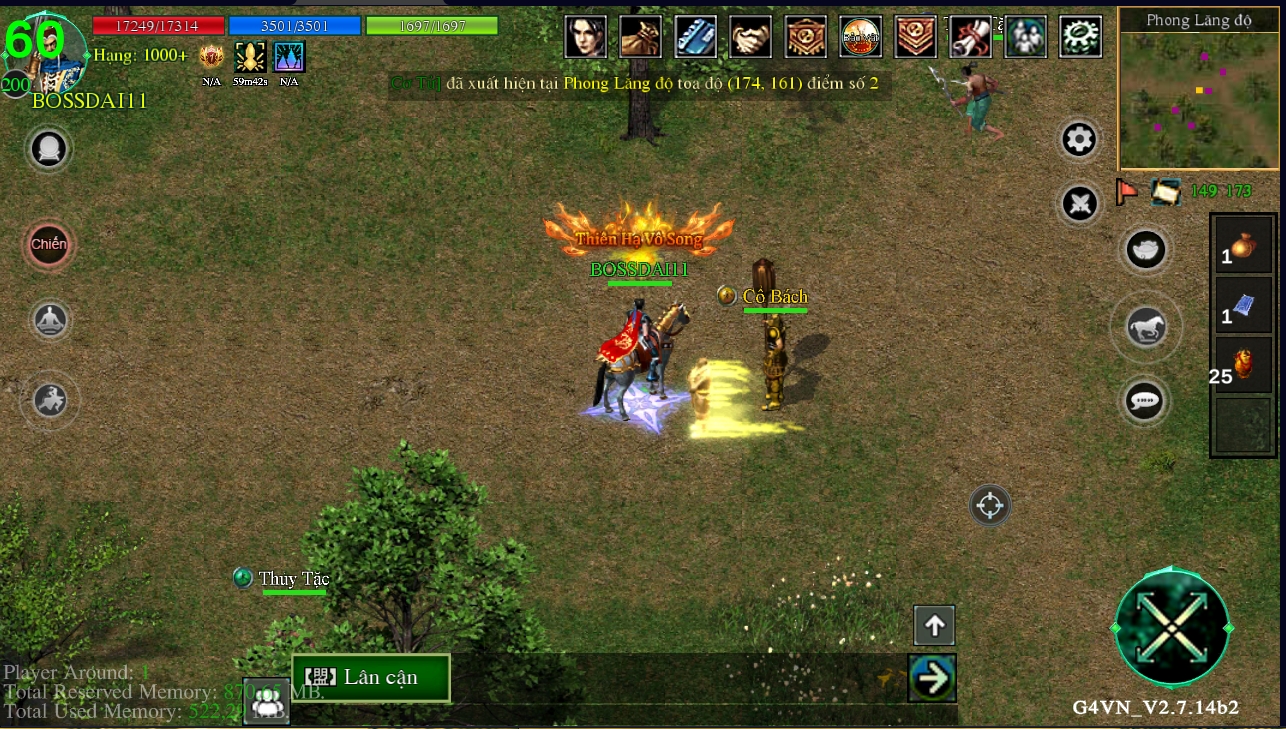The height and width of the screenshot is (729, 1286).
Task: Use the orange pouch item in quick slot
Action: coord(1243,245)
